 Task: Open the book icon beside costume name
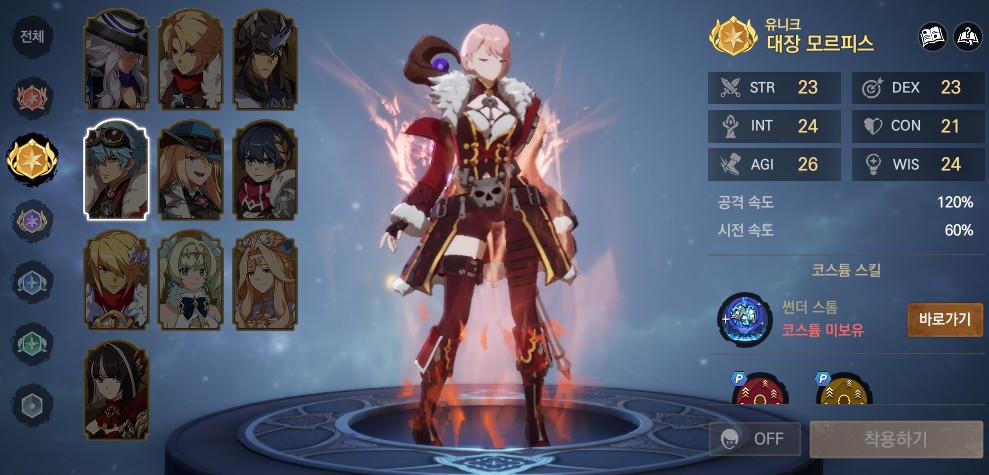click(933, 38)
